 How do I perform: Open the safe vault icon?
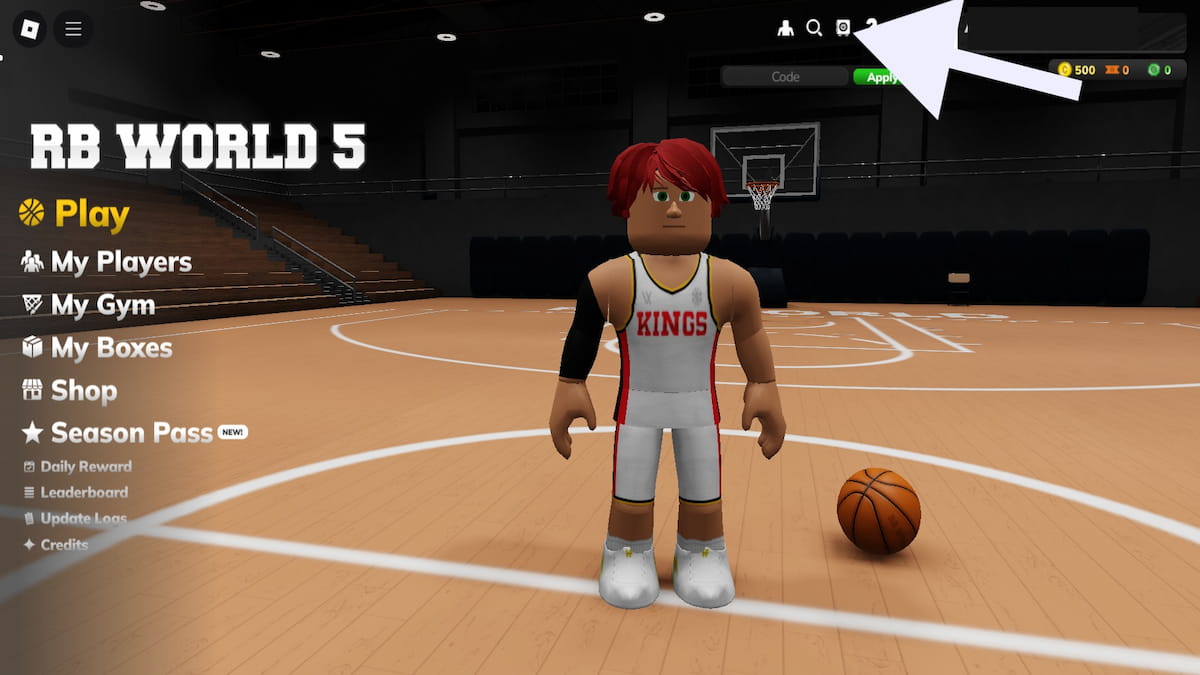(x=843, y=28)
